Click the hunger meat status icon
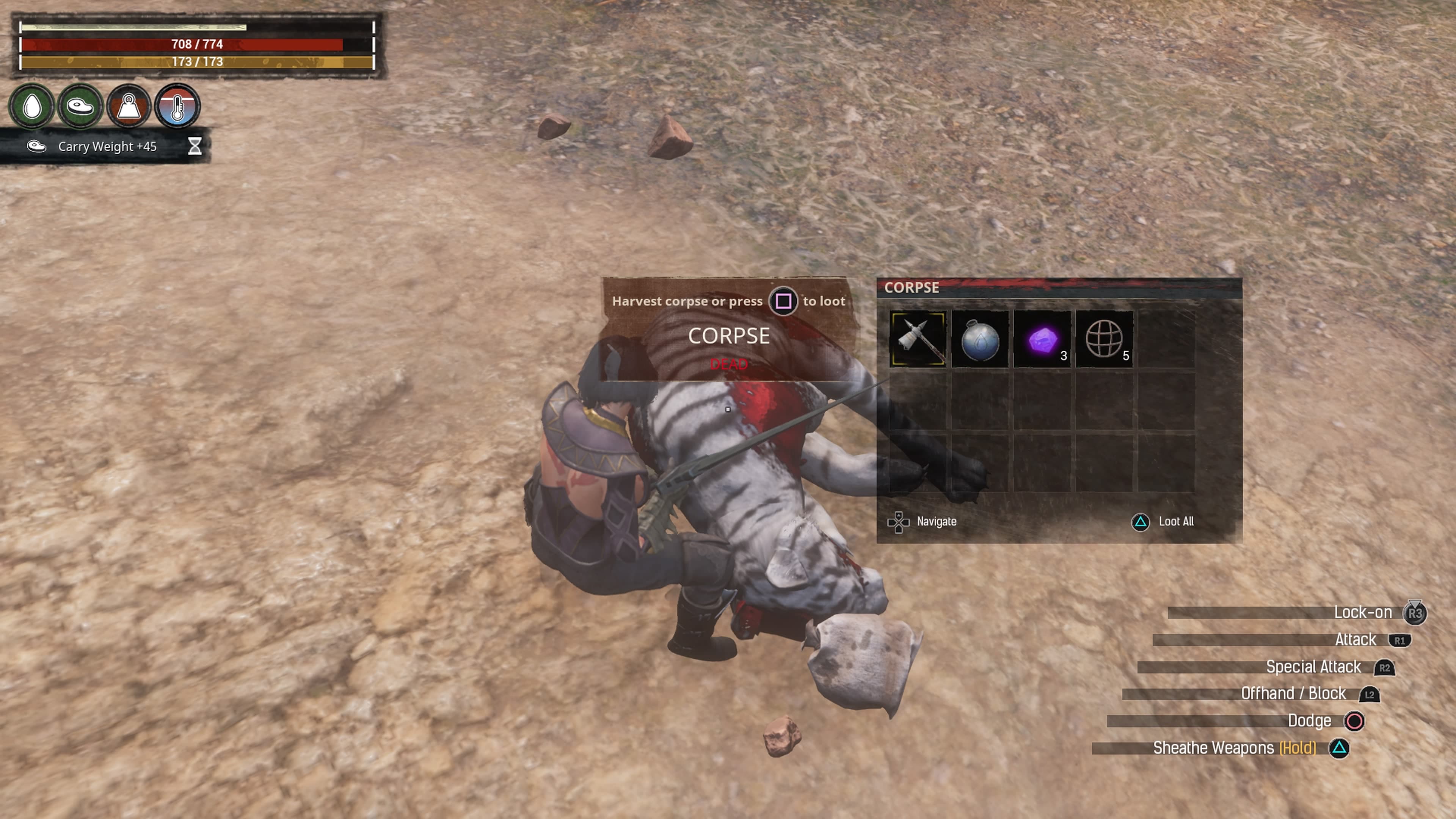The width and height of the screenshot is (1456, 819). [x=80, y=106]
